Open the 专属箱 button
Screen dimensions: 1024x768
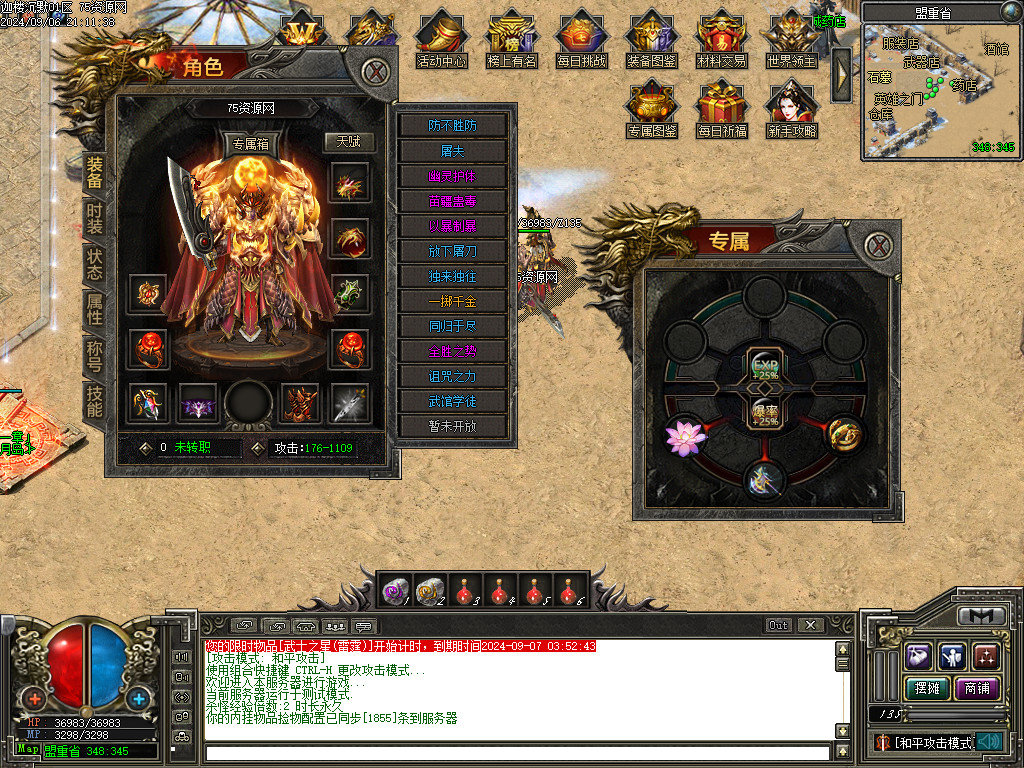[x=250, y=143]
